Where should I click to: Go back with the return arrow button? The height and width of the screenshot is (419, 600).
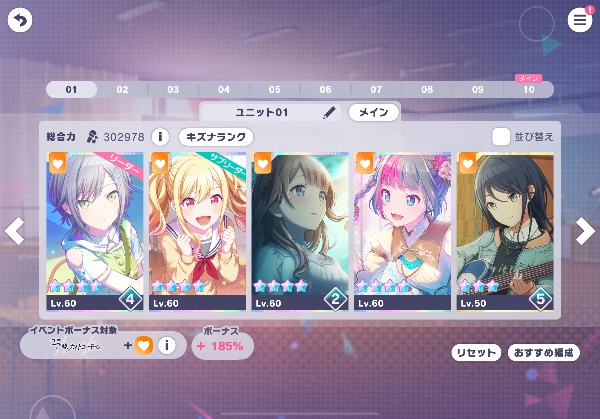[21, 20]
